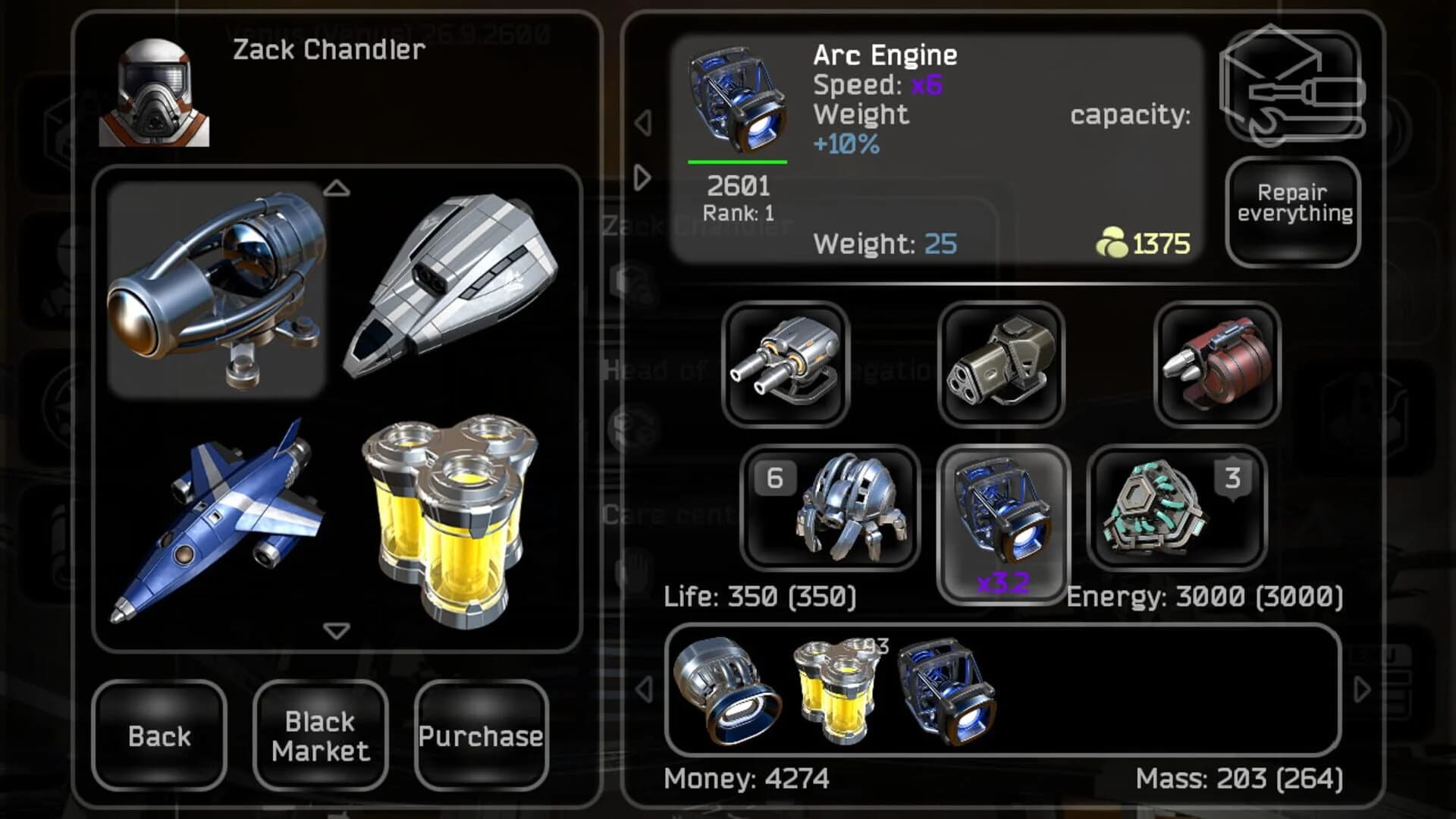Viewport: 1456px width, 819px height.
Task: Switch to the Black Market
Action: click(x=318, y=737)
